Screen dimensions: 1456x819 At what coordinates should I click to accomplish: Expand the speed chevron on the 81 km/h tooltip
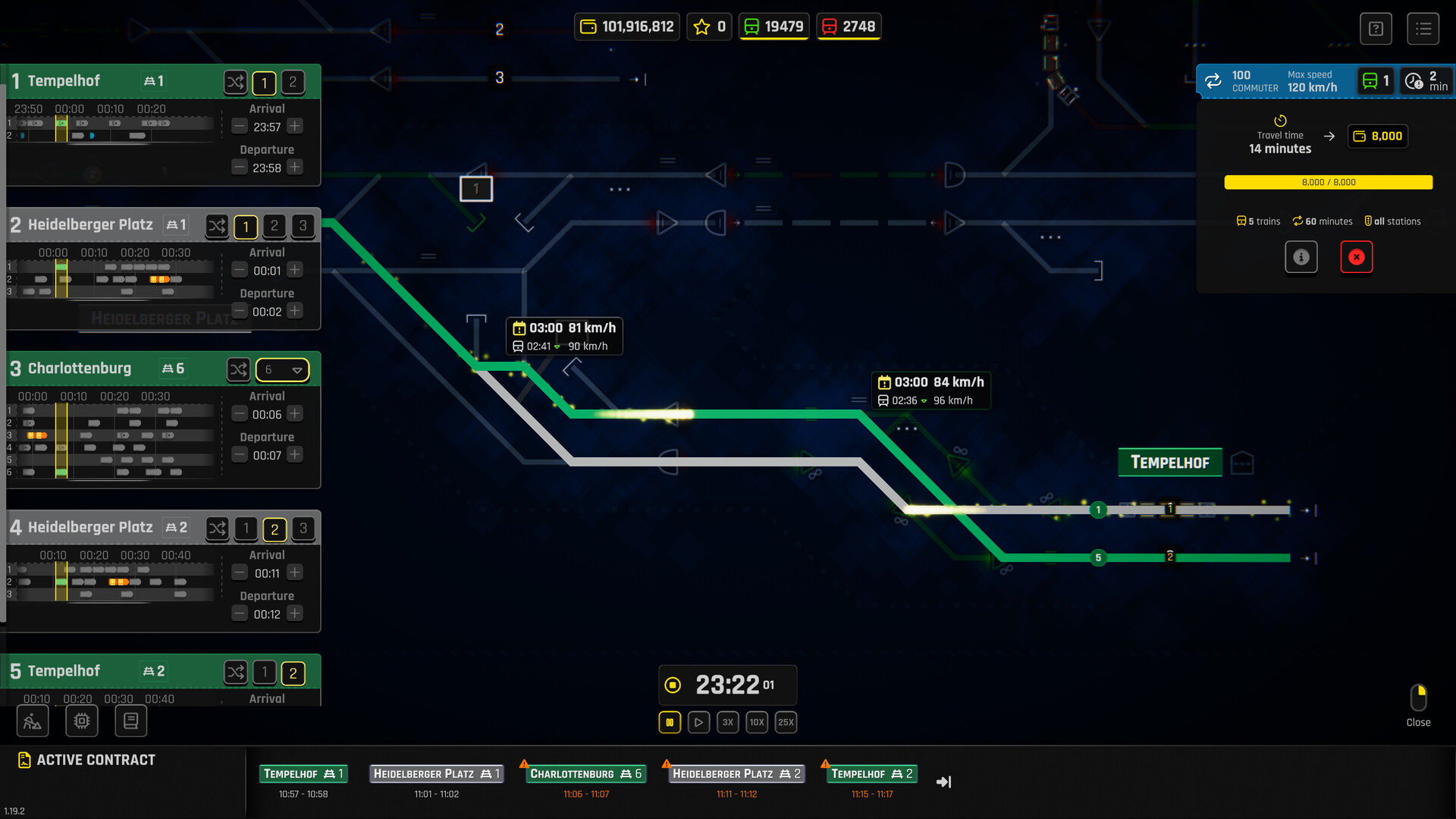point(557,346)
